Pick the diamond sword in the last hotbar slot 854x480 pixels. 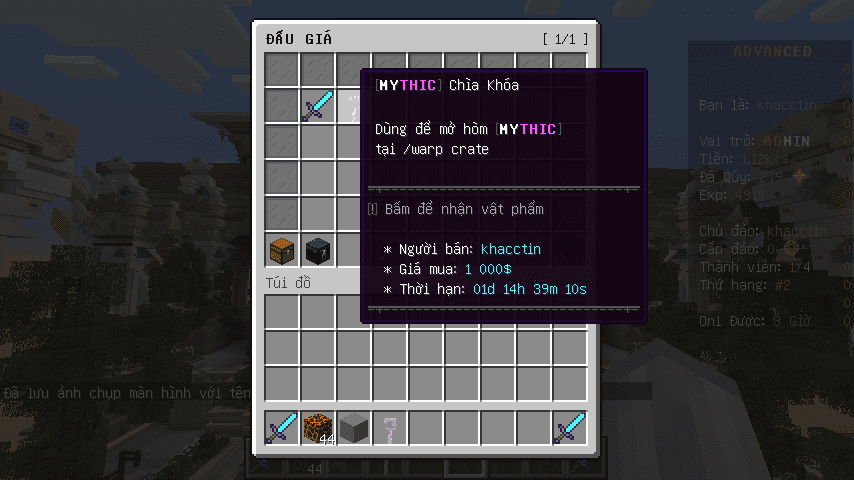pos(570,428)
